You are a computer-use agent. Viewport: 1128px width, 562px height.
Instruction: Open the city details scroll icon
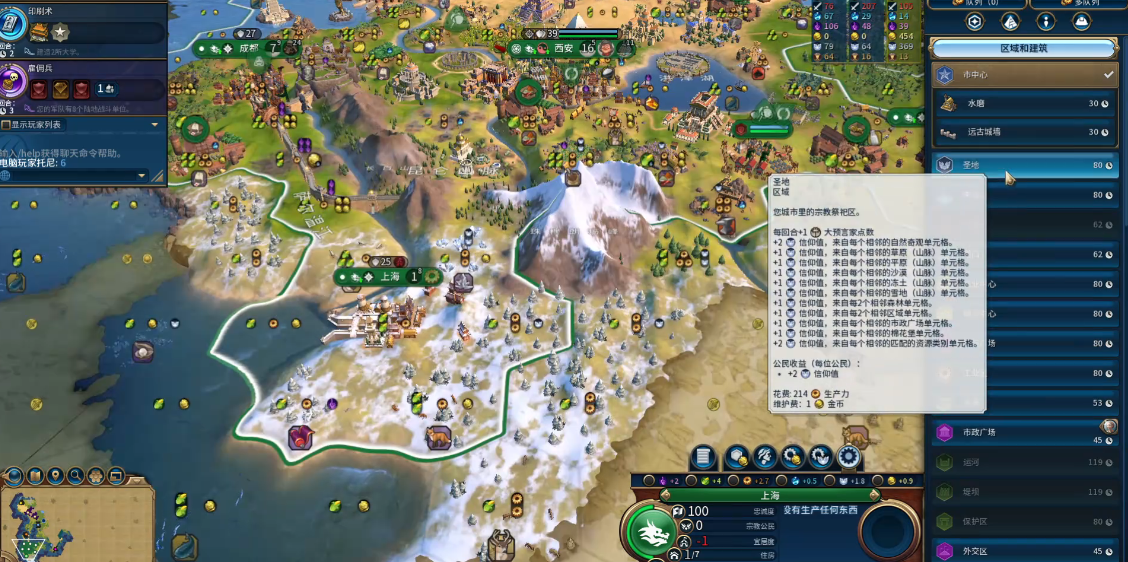click(704, 457)
